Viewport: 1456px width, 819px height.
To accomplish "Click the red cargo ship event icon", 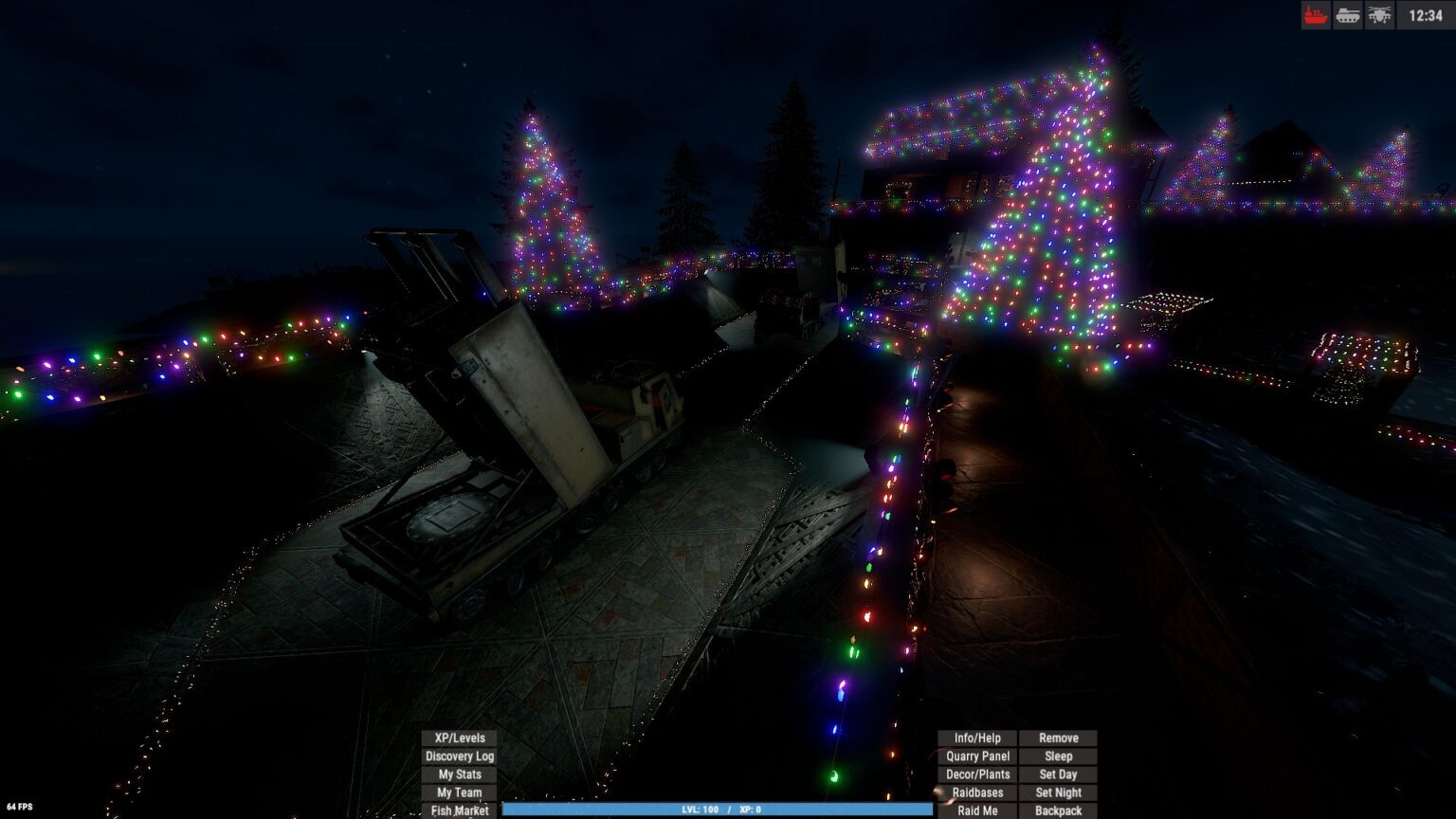I will (x=1316, y=15).
